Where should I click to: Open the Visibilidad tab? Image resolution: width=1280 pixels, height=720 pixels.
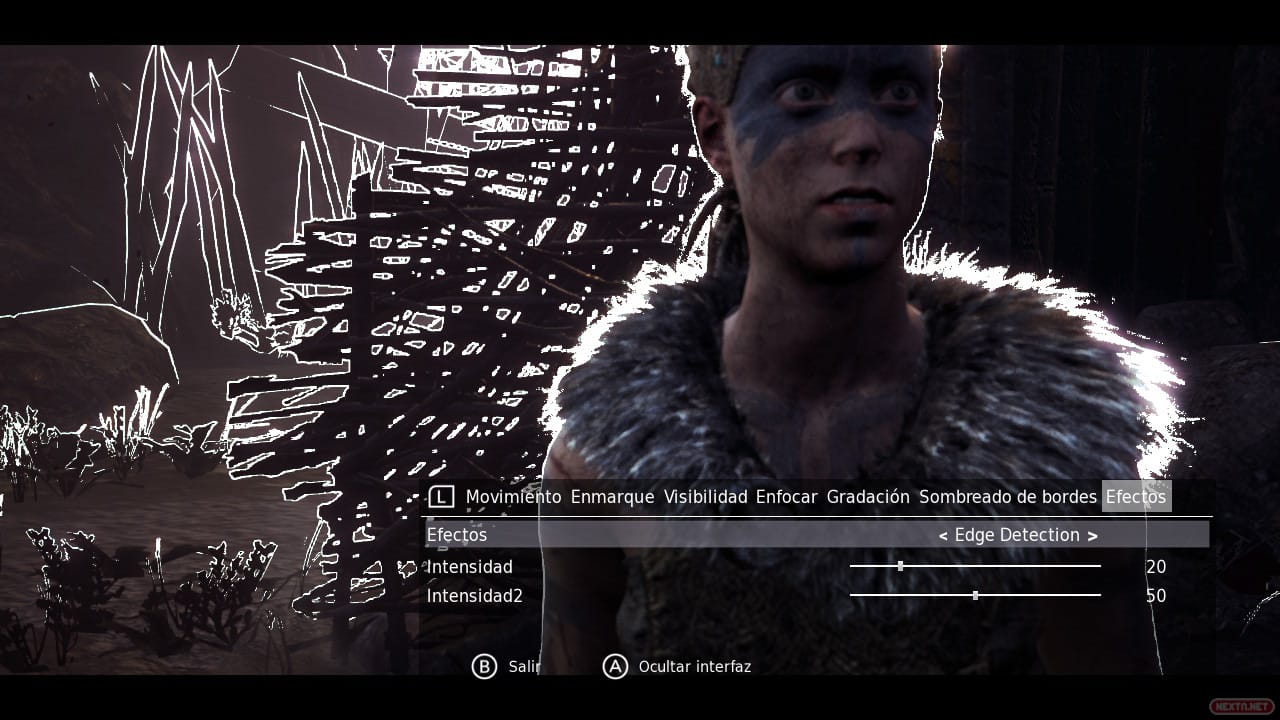pos(707,496)
